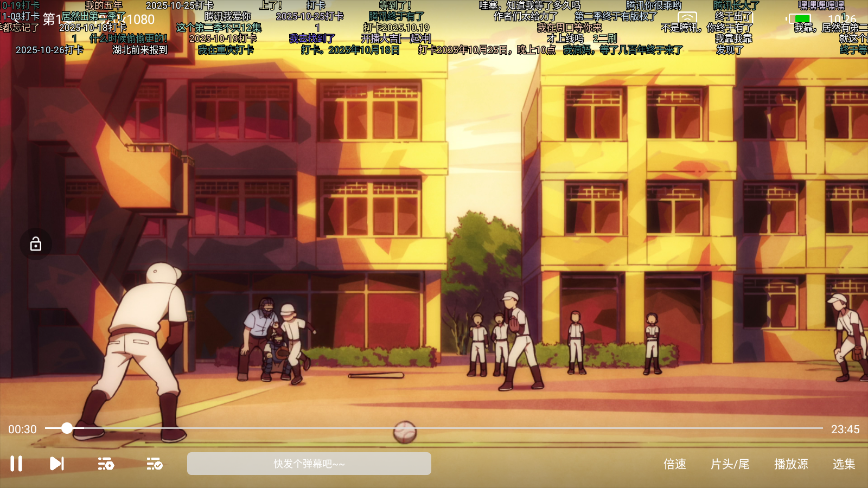Click the progress bar scrubber handle
The image size is (868, 488).
pyautogui.click(x=66, y=428)
